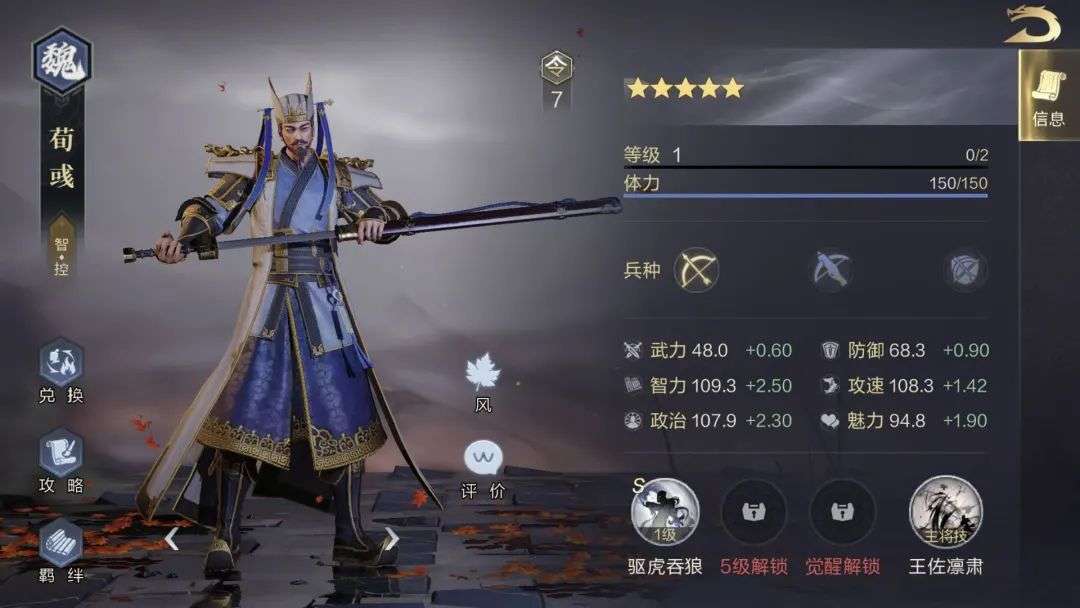Tap the 魏 faction hexagon badge
The width and height of the screenshot is (1080, 608).
[62, 62]
